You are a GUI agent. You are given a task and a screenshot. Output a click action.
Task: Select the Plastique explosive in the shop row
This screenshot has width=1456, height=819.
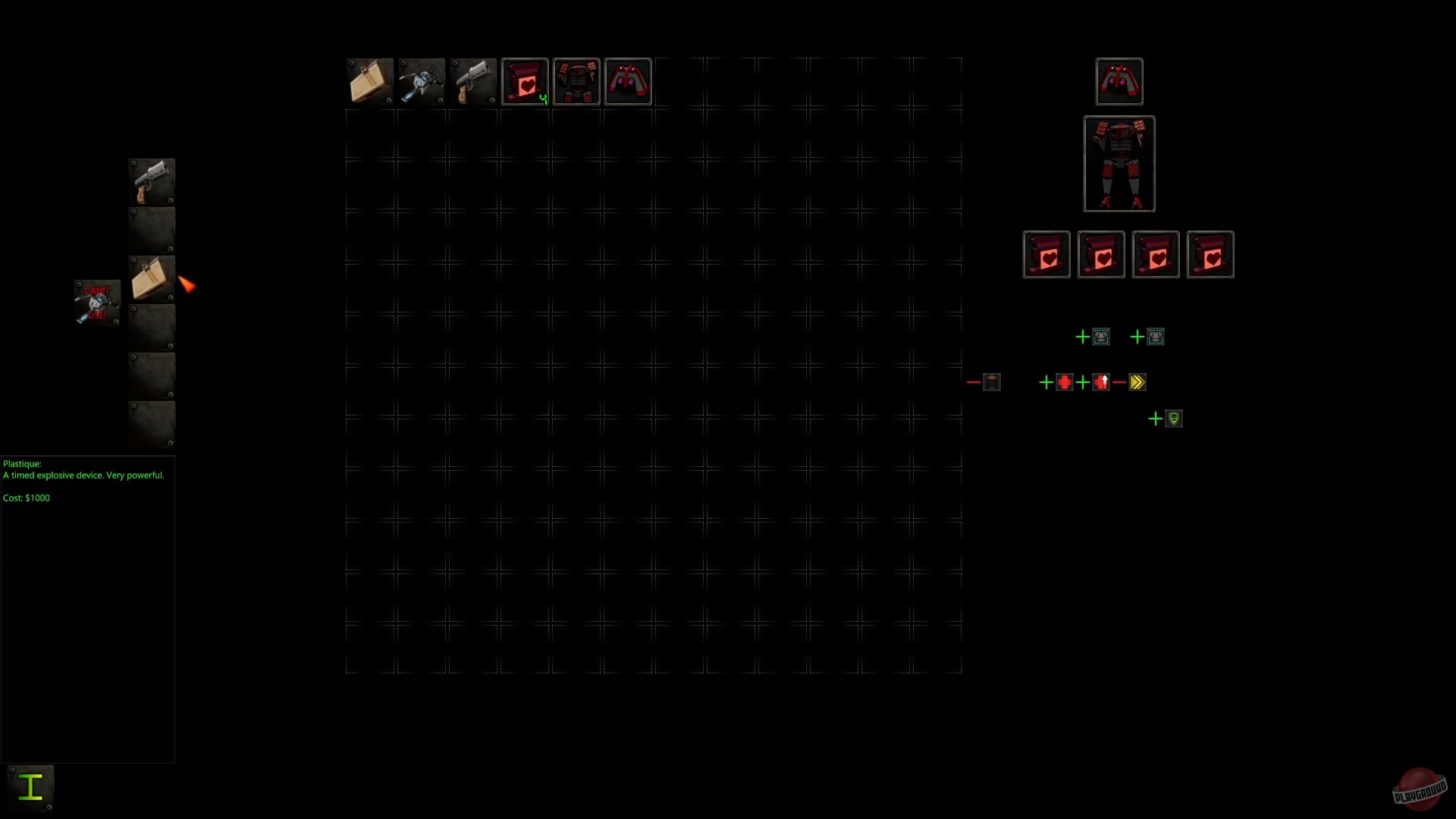pyautogui.click(x=370, y=81)
